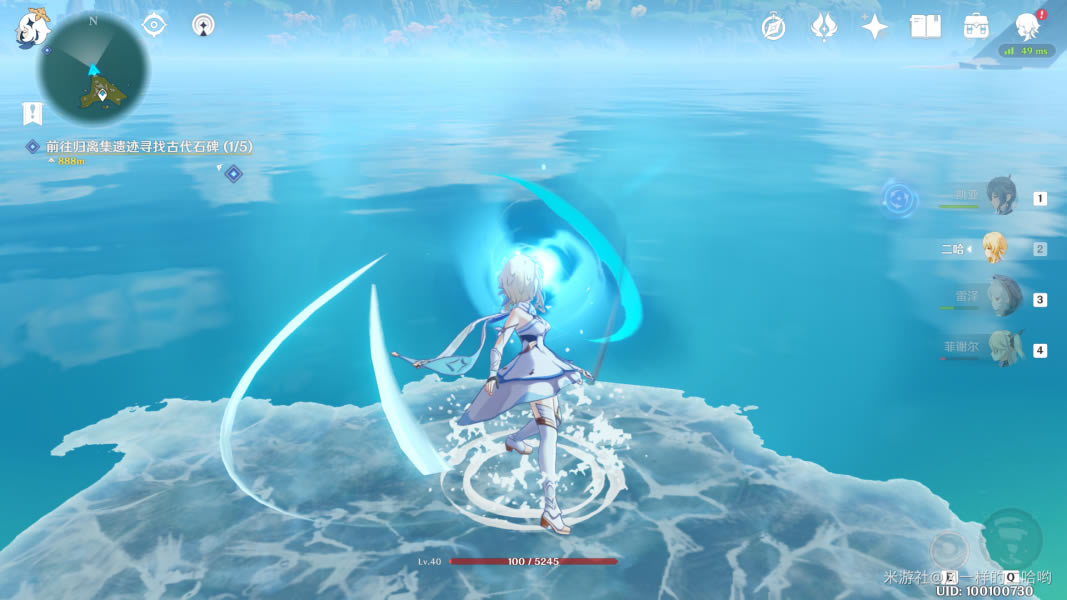Viewport: 1067px width, 600px height.
Task: Open the adventure compass icon
Action: 773,27
